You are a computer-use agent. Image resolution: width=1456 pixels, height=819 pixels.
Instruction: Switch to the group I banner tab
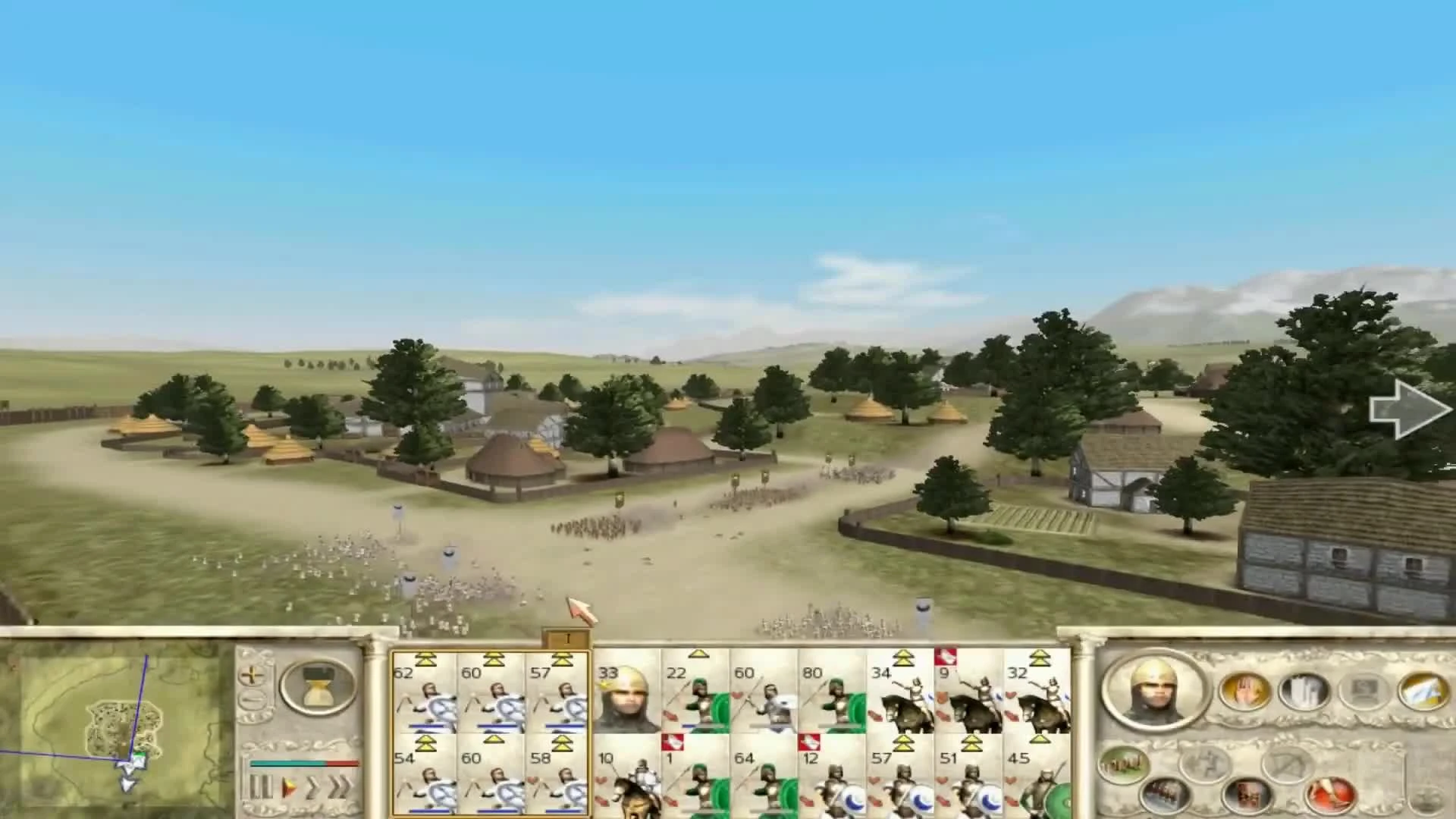(x=568, y=638)
